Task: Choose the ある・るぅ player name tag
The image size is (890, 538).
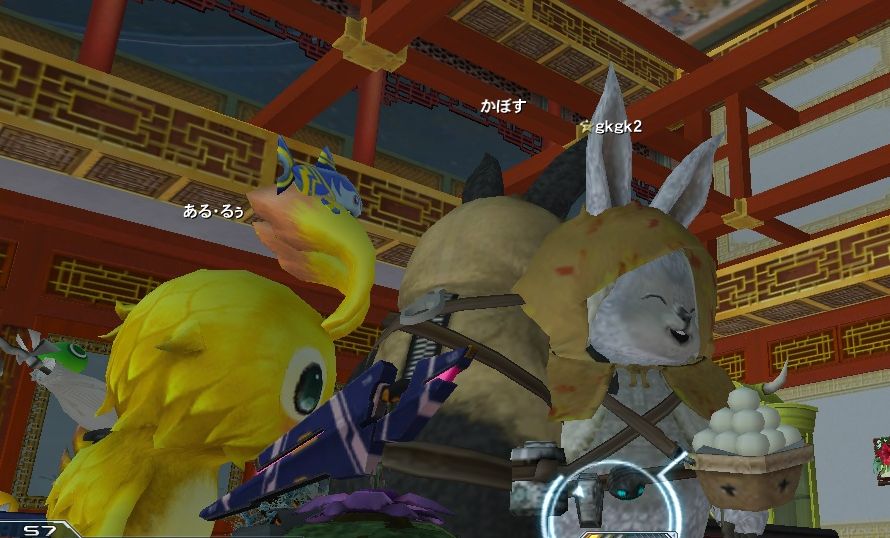Action: tap(212, 211)
